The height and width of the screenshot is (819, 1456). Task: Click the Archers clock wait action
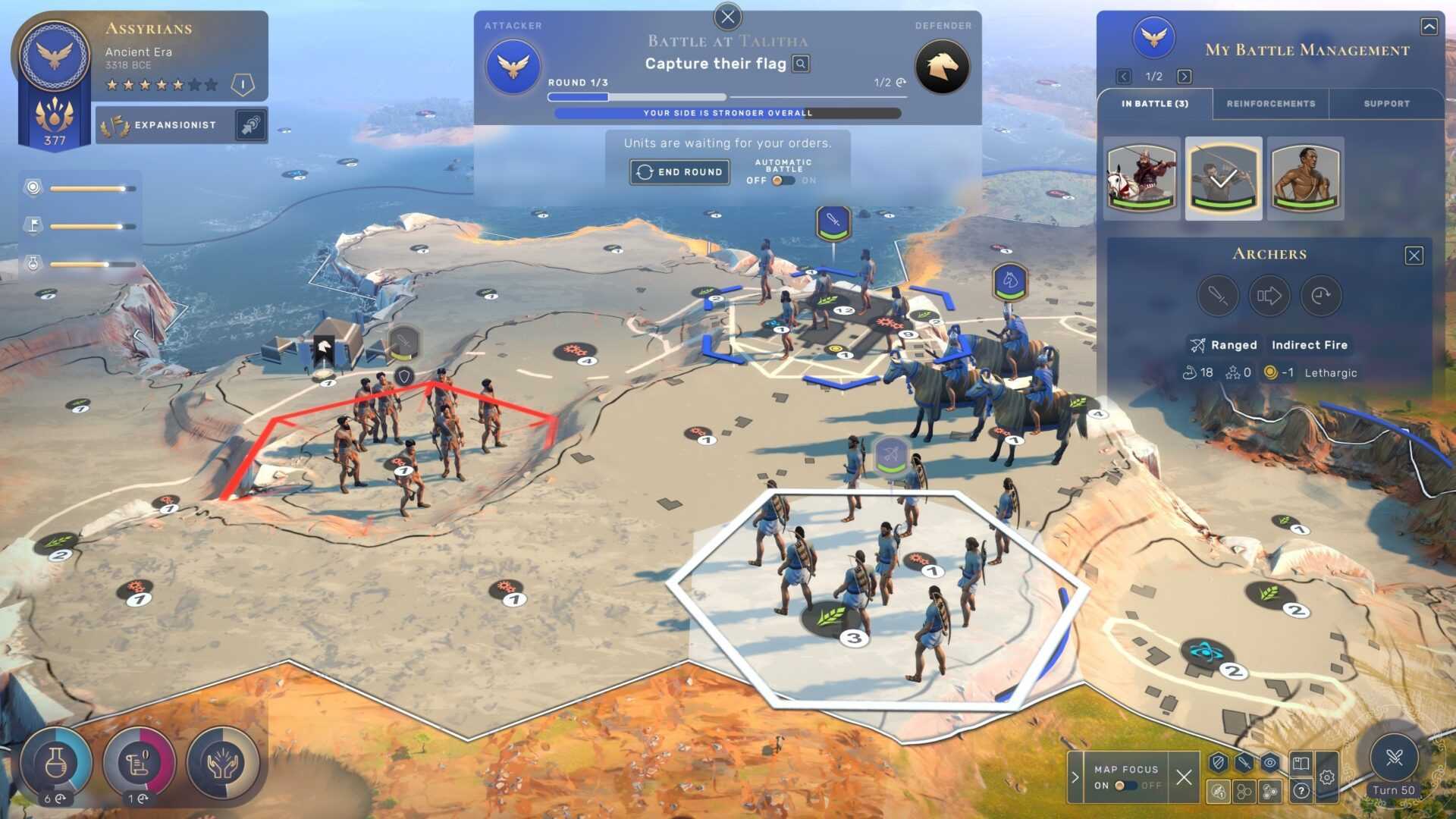point(1320,296)
